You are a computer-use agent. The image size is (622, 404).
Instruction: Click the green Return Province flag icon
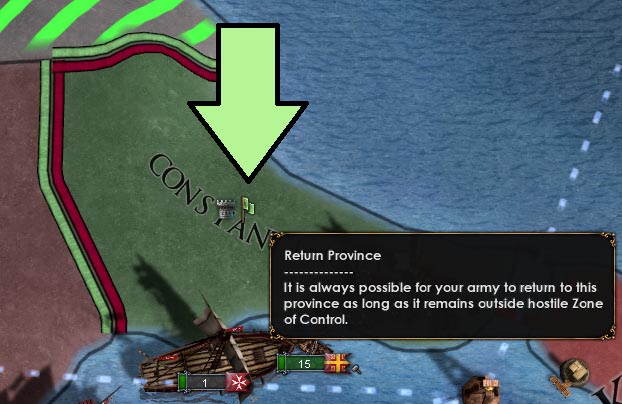pos(249,207)
